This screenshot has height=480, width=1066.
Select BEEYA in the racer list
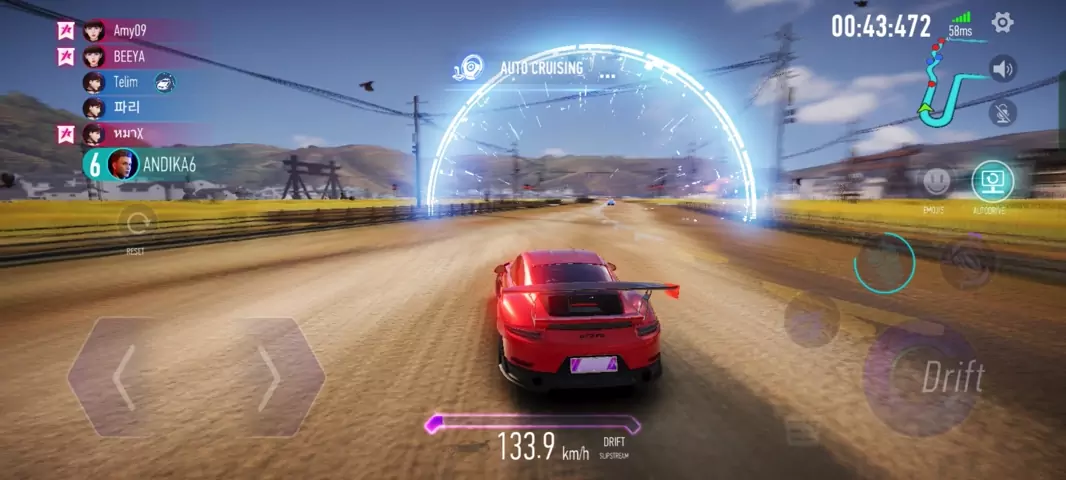pyautogui.click(x=129, y=56)
